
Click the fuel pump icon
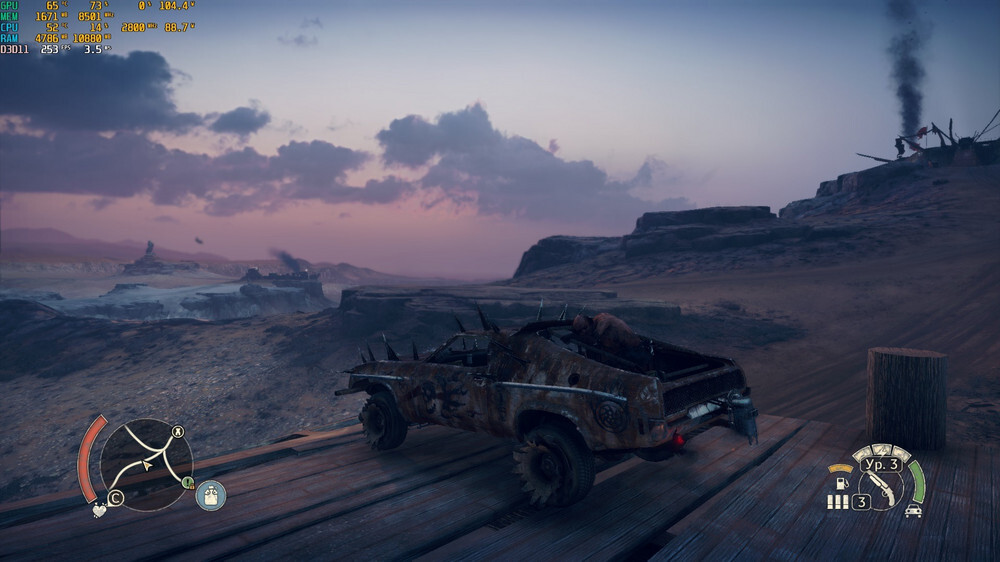click(840, 483)
